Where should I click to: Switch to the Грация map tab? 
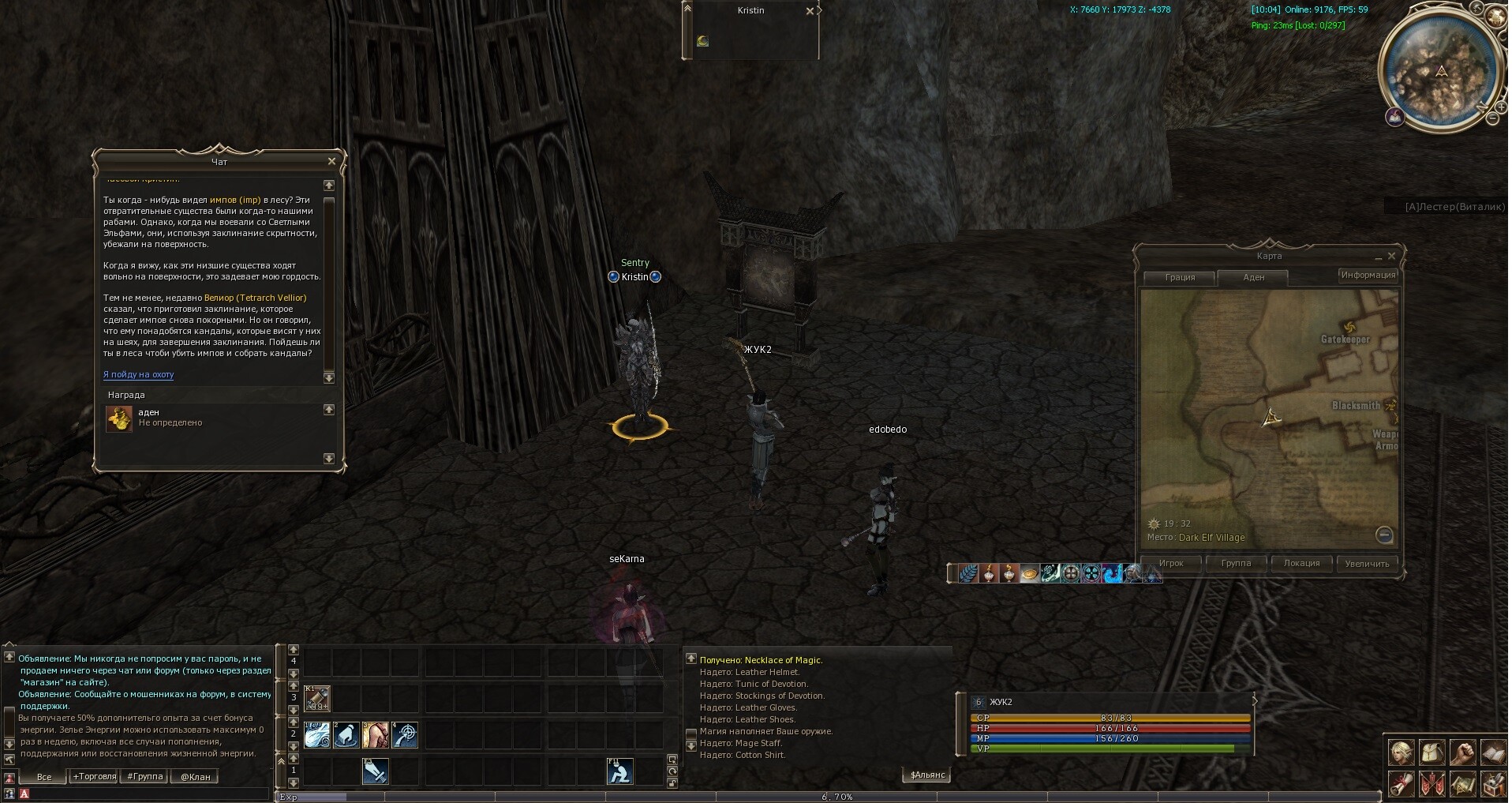pos(1180,277)
